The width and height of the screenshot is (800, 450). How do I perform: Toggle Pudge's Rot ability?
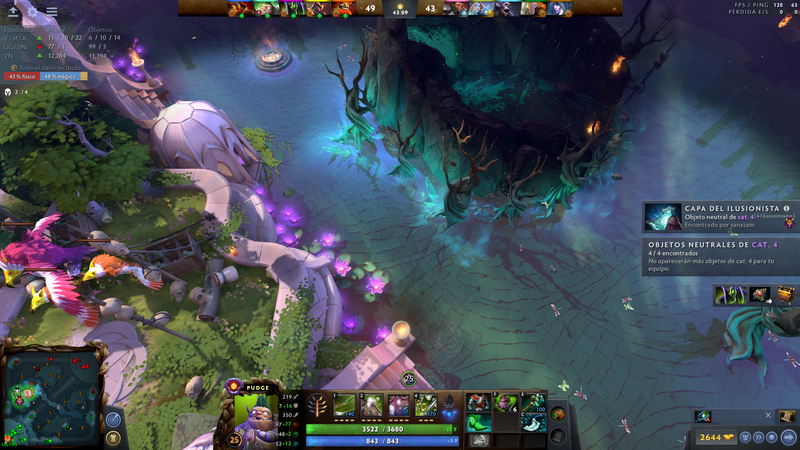click(372, 405)
